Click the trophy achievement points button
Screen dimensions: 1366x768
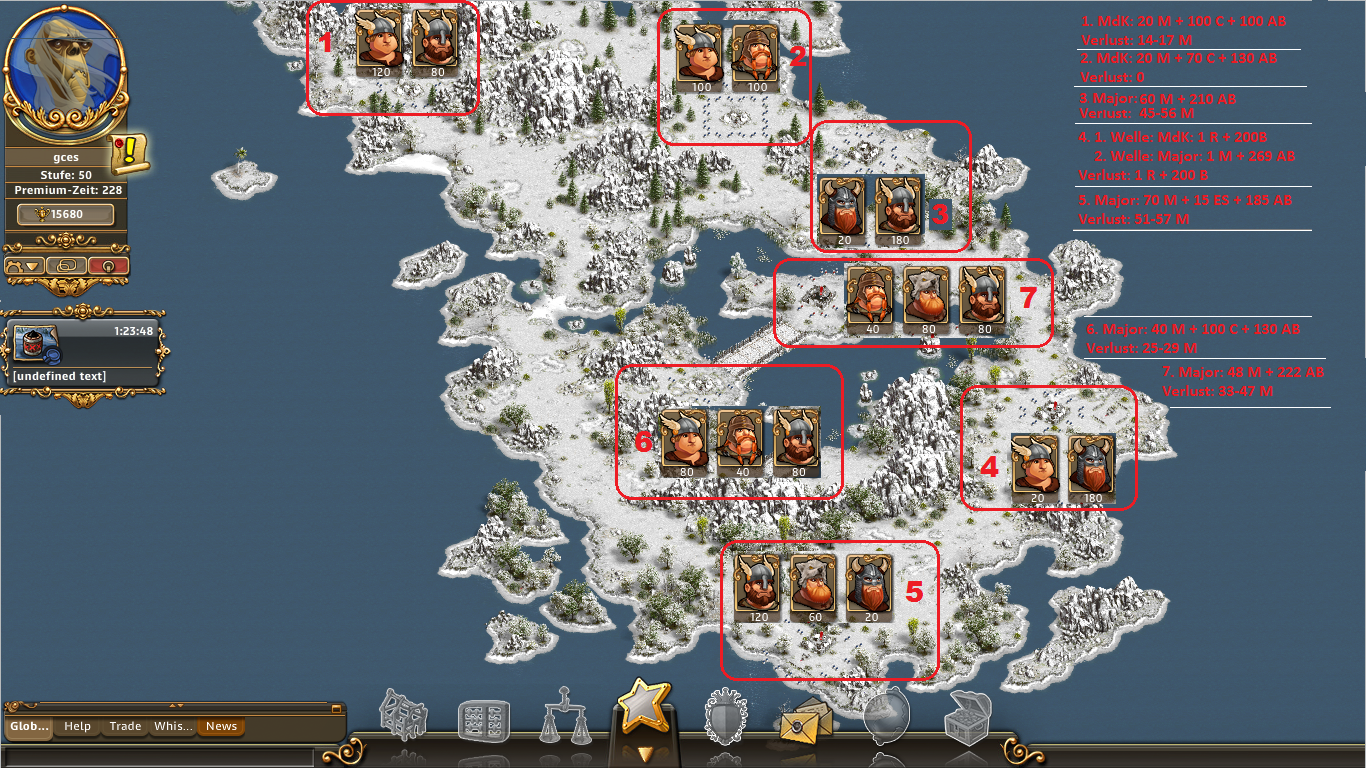pyautogui.click(x=66, y=215)
